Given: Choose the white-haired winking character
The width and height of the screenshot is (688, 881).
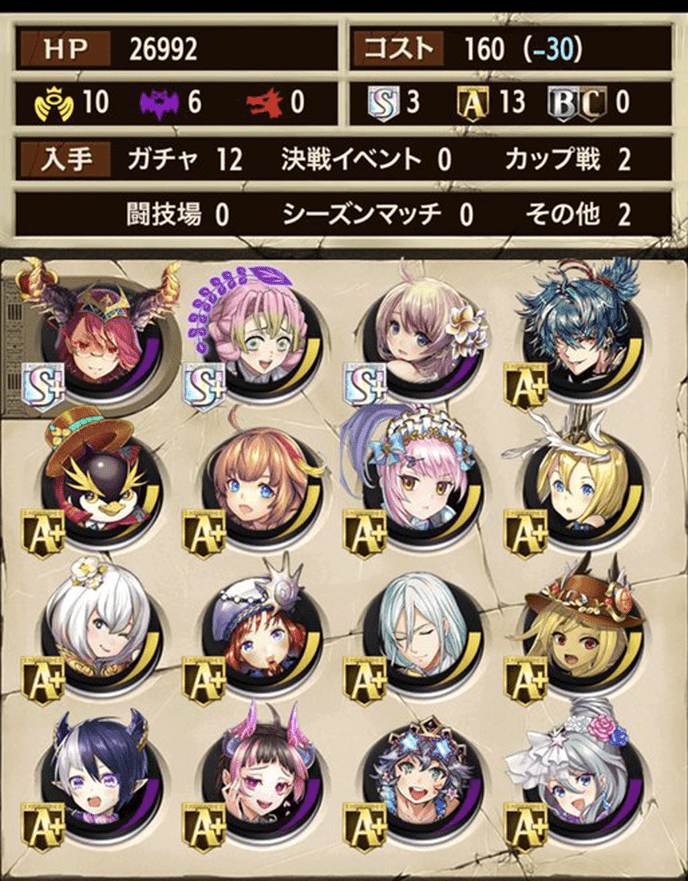Looking at the screenshot, I should 93,628.
